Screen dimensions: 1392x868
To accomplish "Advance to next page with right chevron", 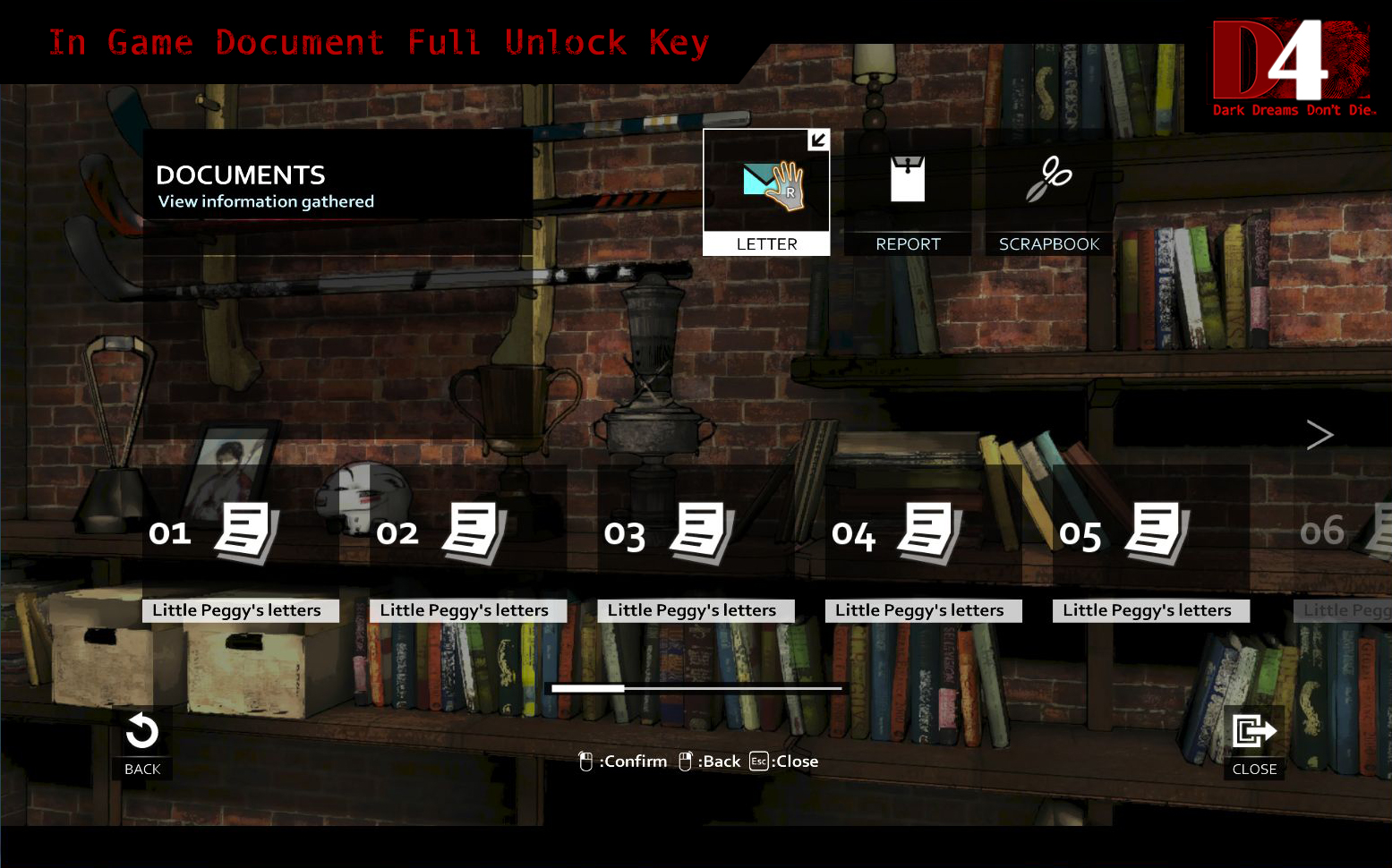I will pos(1319,435).
